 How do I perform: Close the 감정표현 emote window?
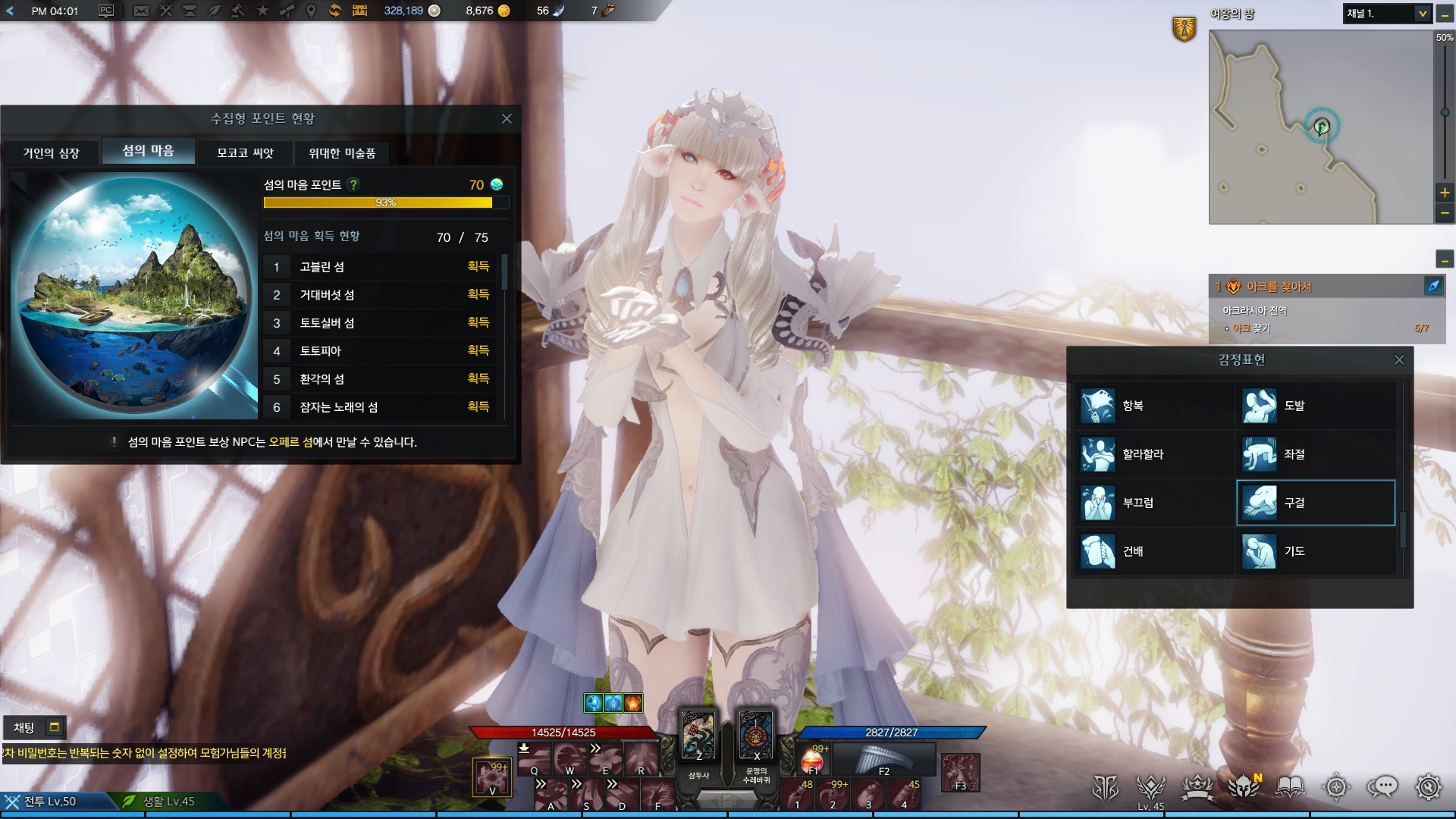[1399, 360]
